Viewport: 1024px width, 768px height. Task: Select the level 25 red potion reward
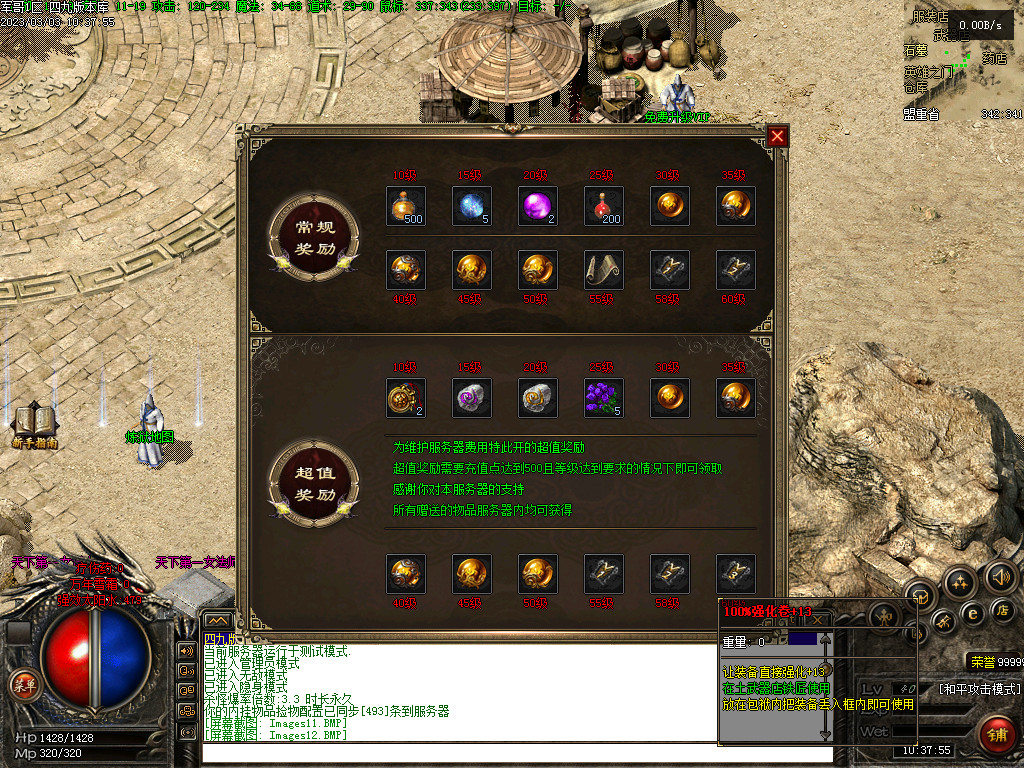pos(604,206)
